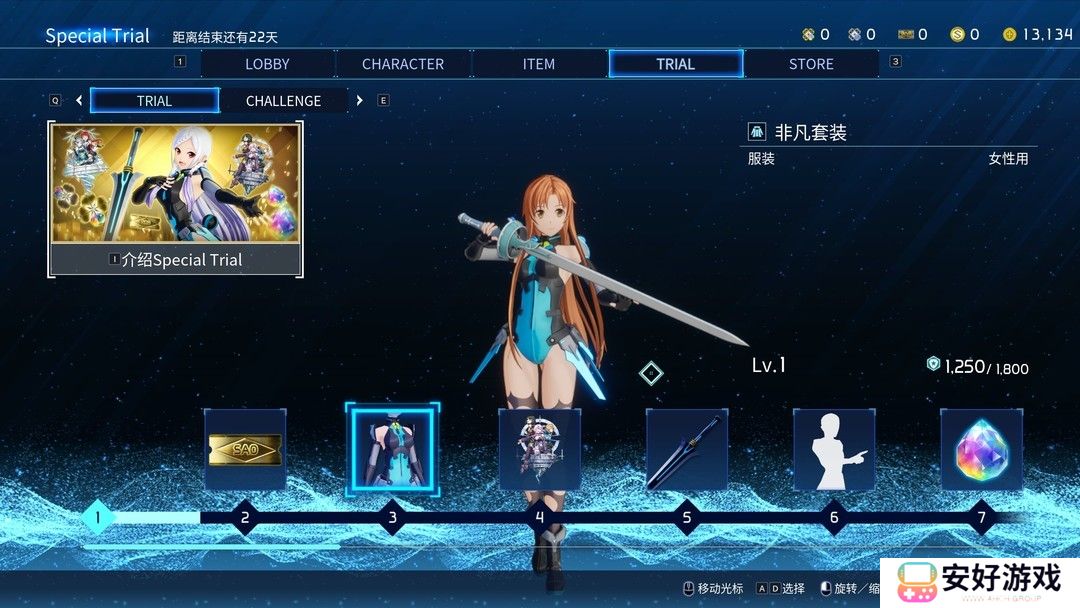Select the SAO gold ticket reward
The height and width of the screenshot is (608, 1080).
[x=245, y=449]
